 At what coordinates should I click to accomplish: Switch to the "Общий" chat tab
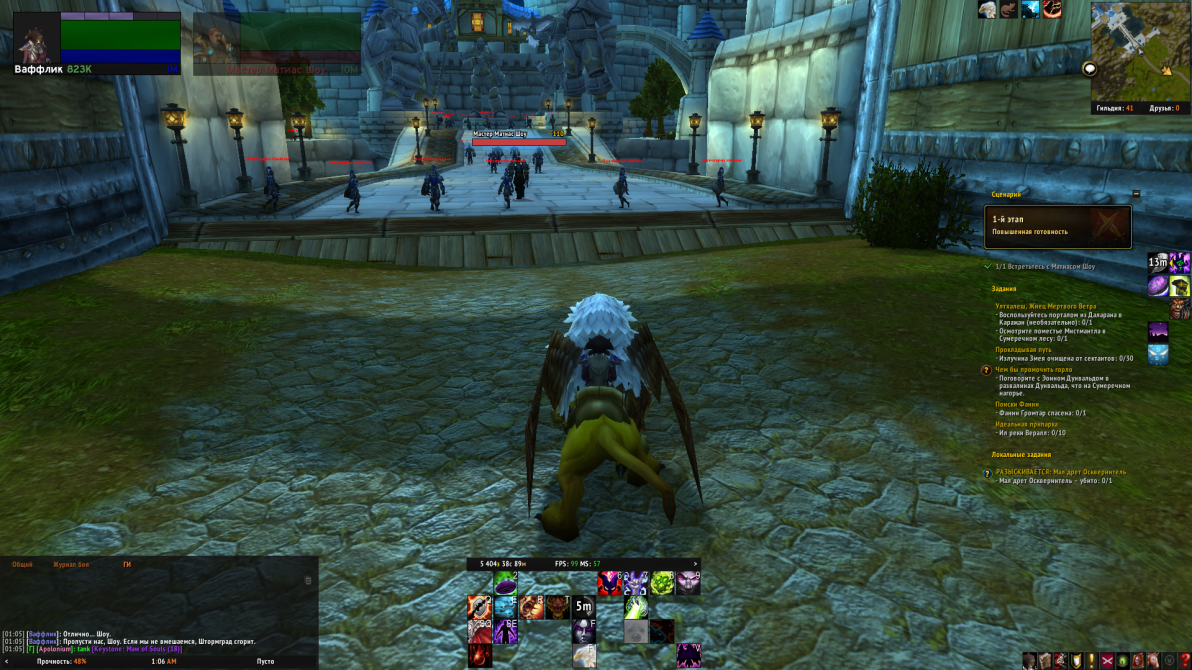[x=22, y=565]
